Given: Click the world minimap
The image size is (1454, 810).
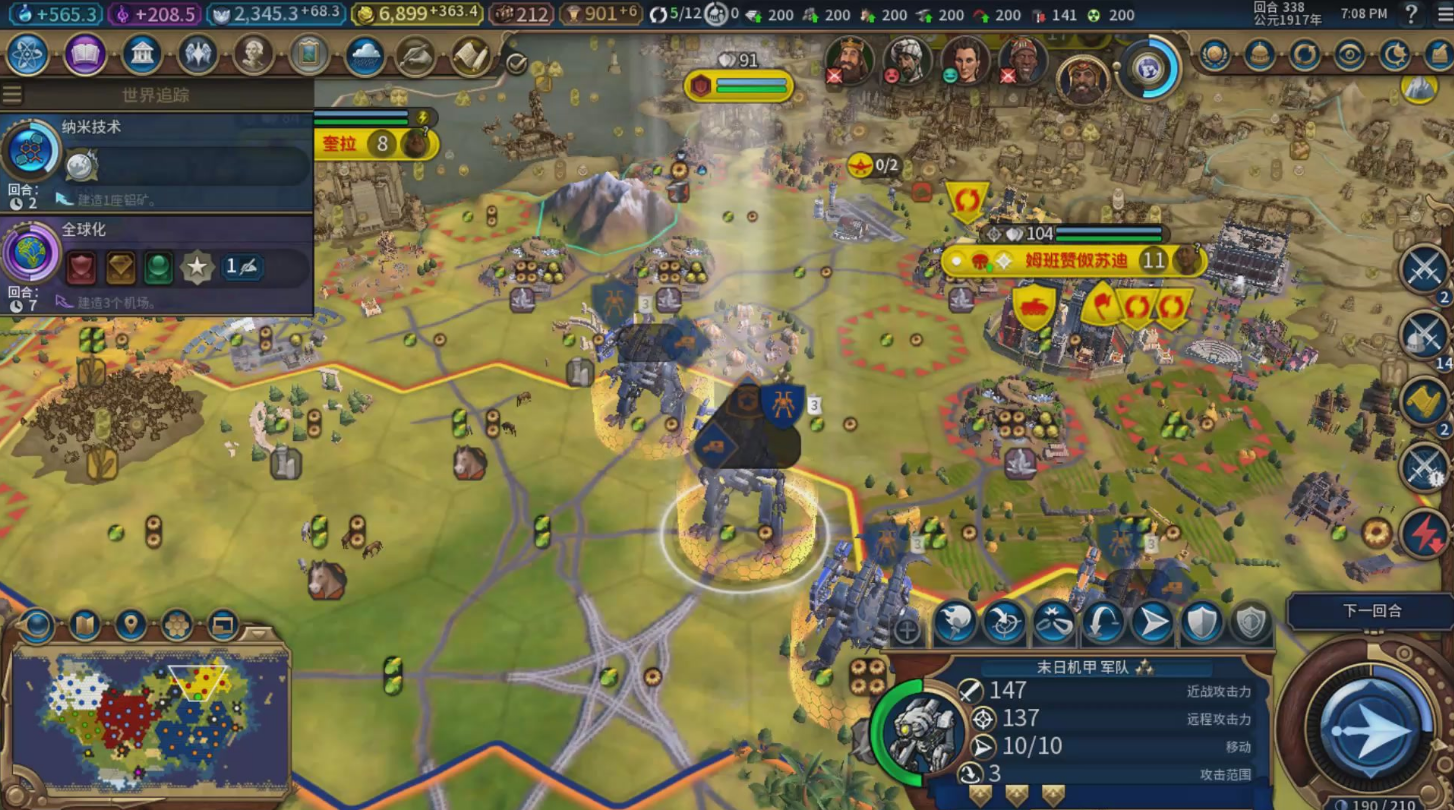Looking at the screenshot, I should click(150, 718).
